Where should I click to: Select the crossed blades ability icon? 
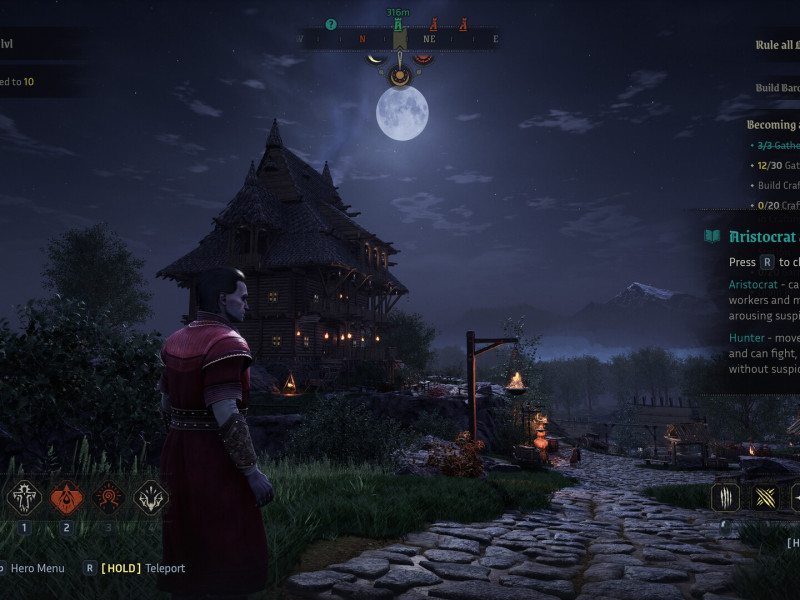[x=764, y=497]
